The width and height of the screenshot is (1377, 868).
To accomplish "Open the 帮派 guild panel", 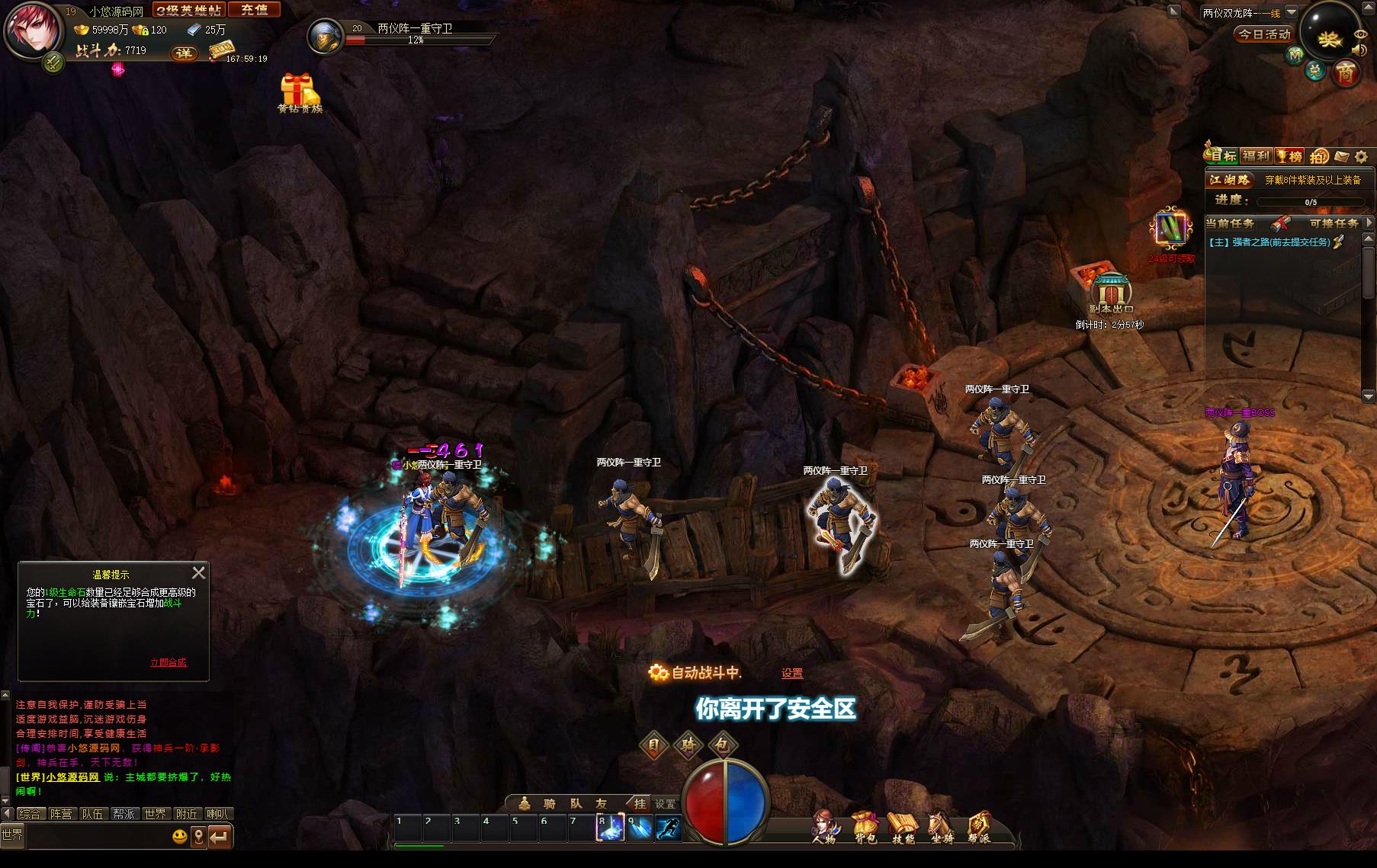I will pyautogui.click(x=980, y=827).
